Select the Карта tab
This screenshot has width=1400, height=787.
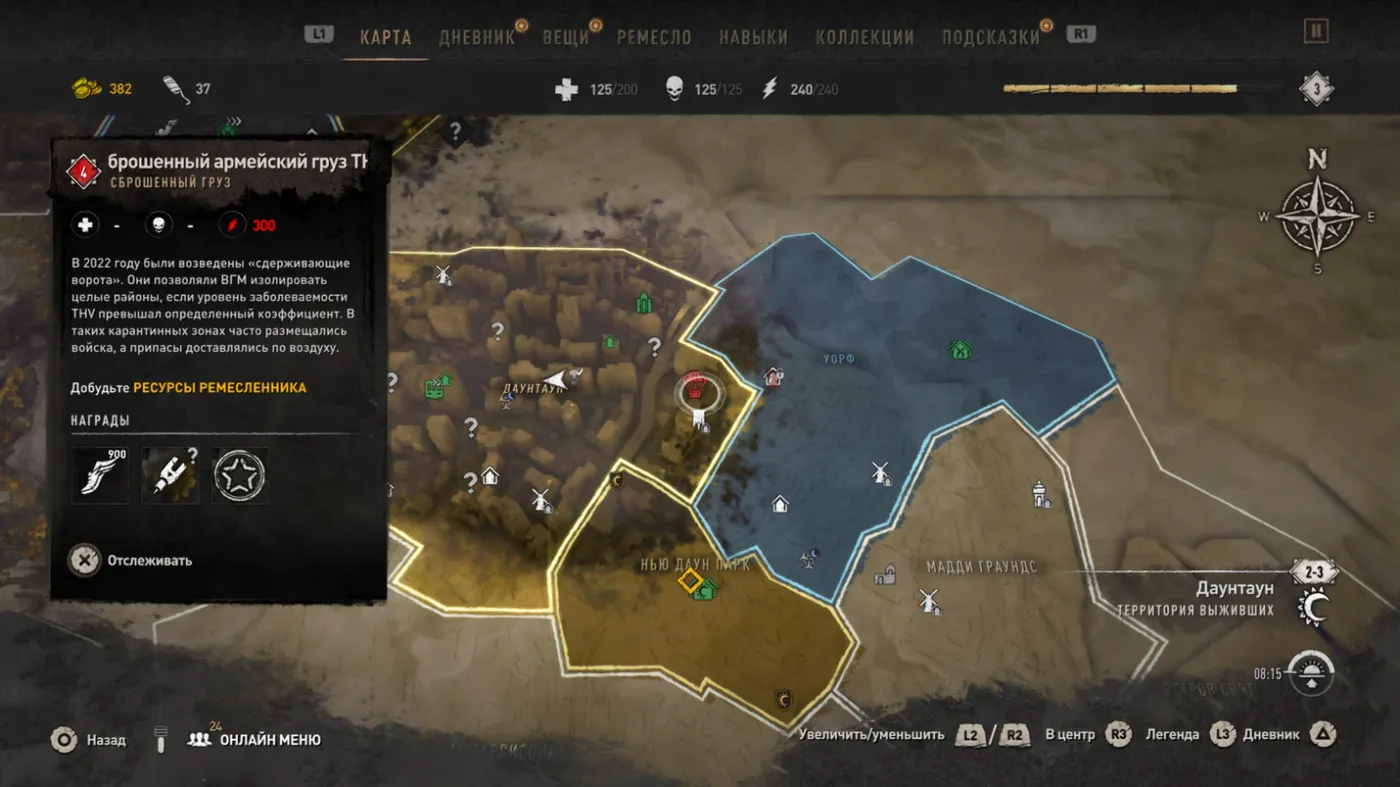tap(385, 38)
